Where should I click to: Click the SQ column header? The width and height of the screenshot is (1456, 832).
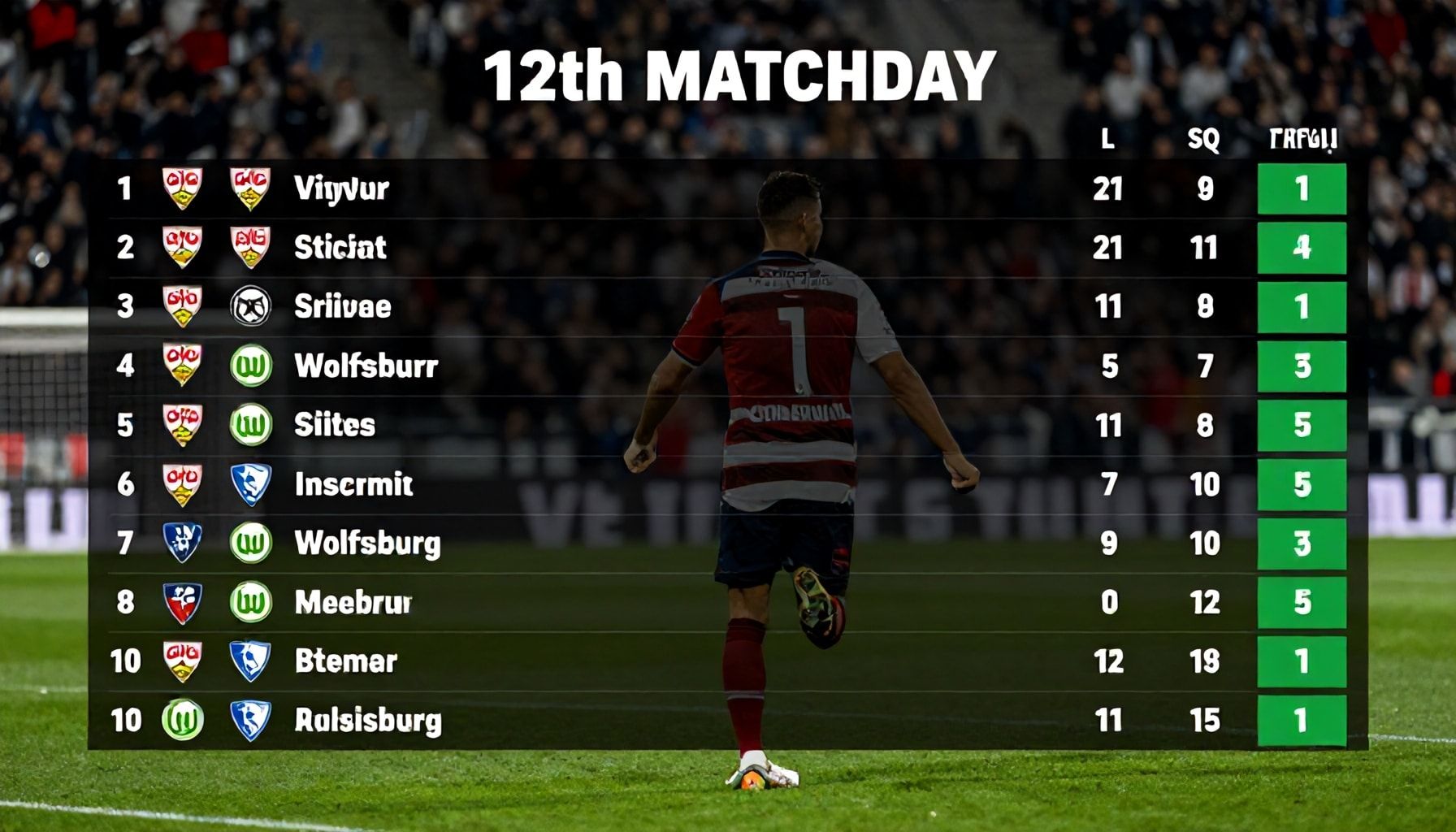(1203, 140)
